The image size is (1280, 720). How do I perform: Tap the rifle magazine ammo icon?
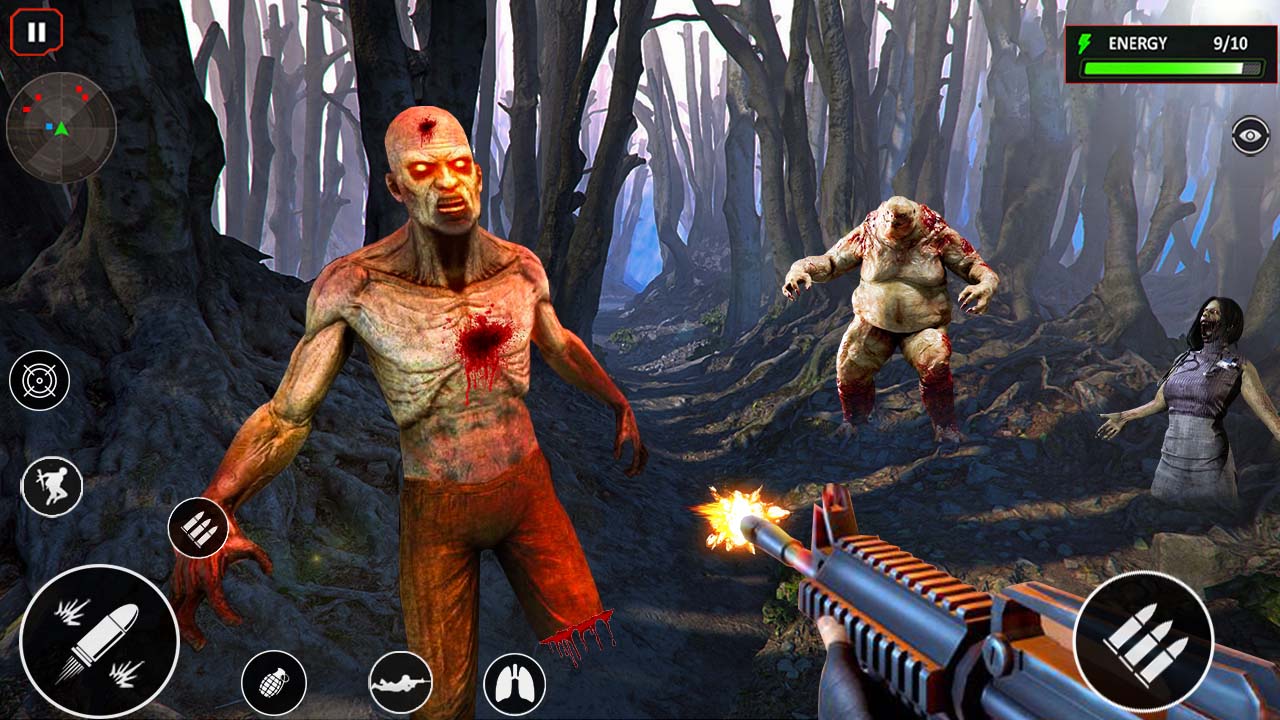pos(196,528)
